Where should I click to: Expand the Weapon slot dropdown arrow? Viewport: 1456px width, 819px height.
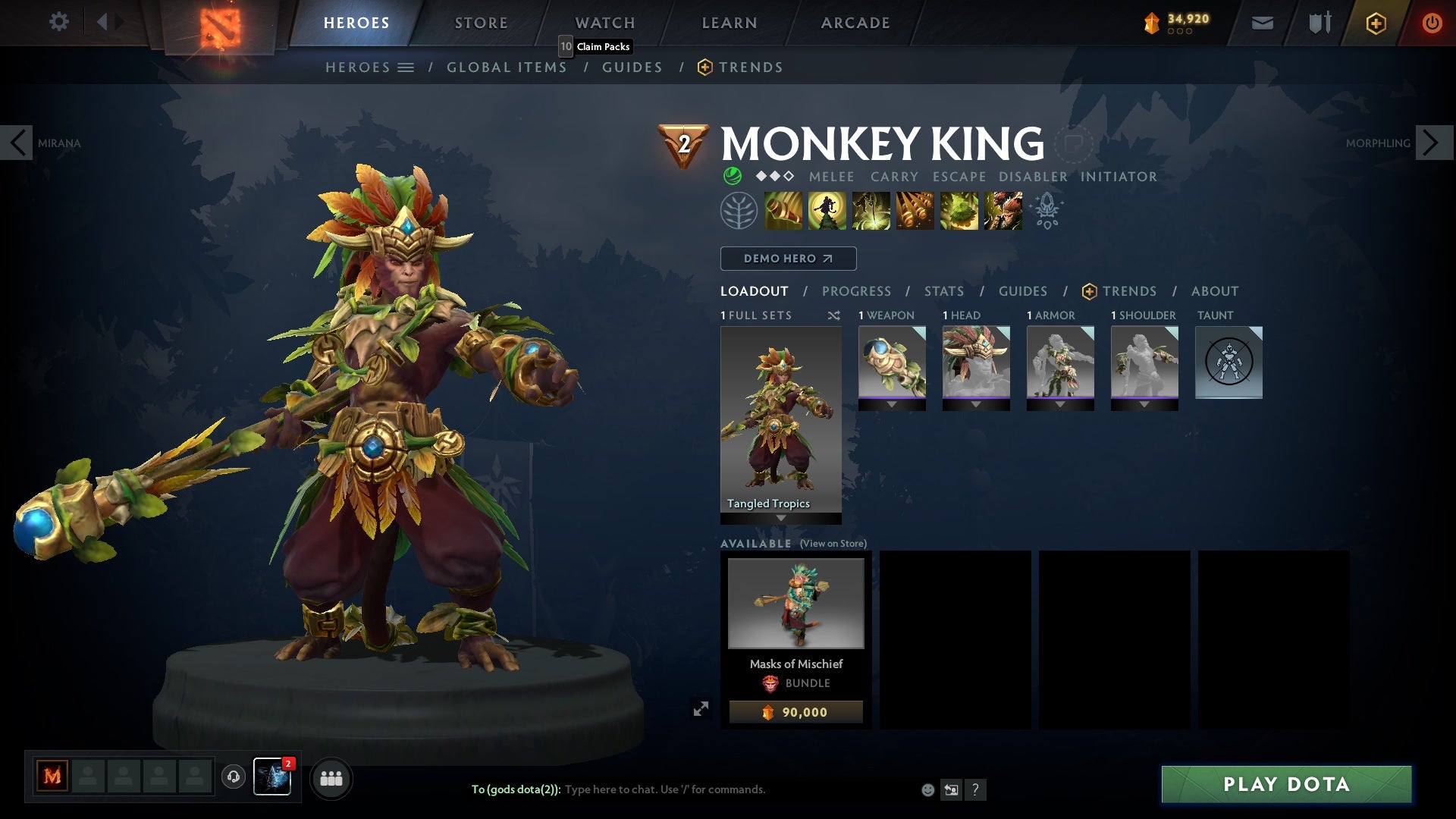(892, 405)
